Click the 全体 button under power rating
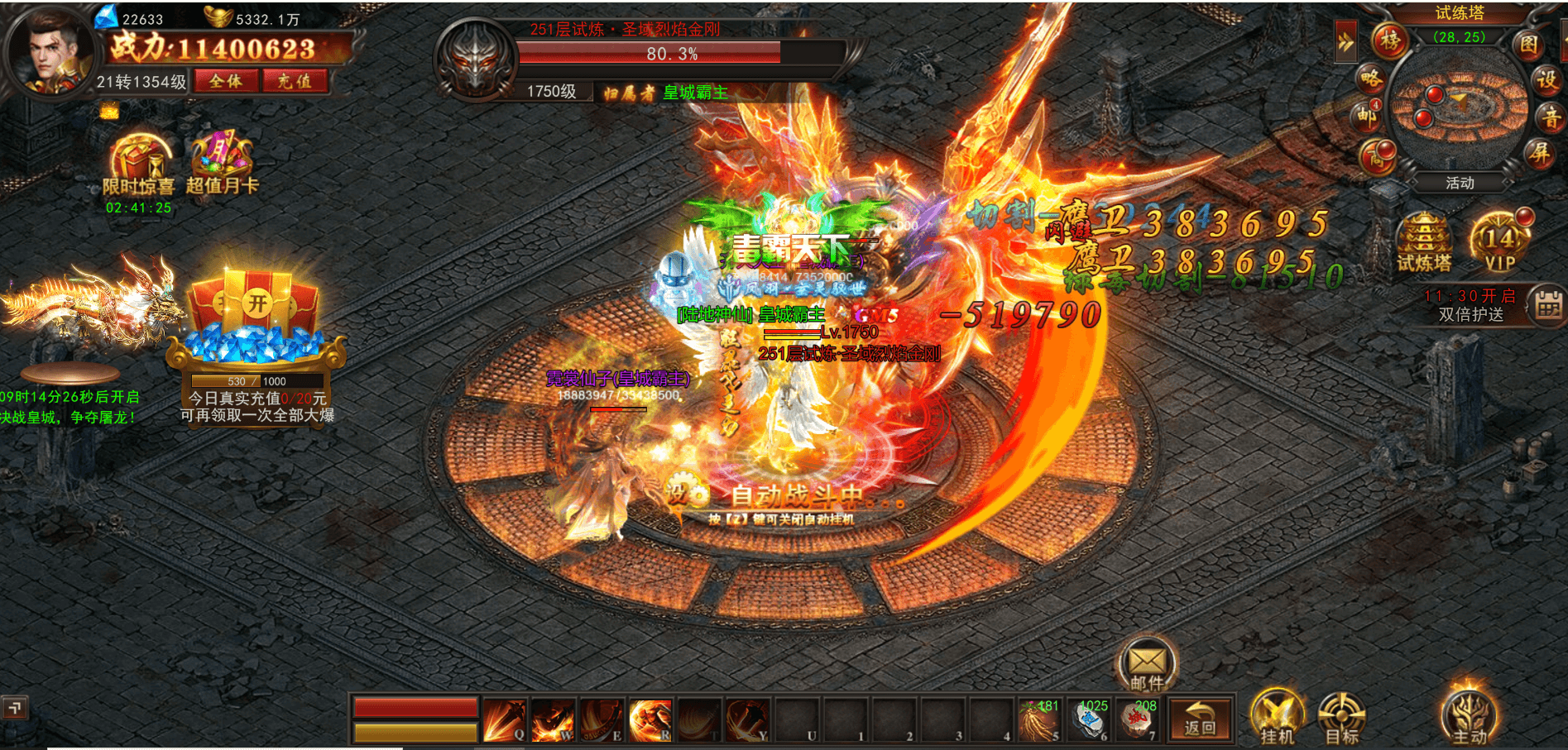1568x750 pixels. [x=226, y=81]
